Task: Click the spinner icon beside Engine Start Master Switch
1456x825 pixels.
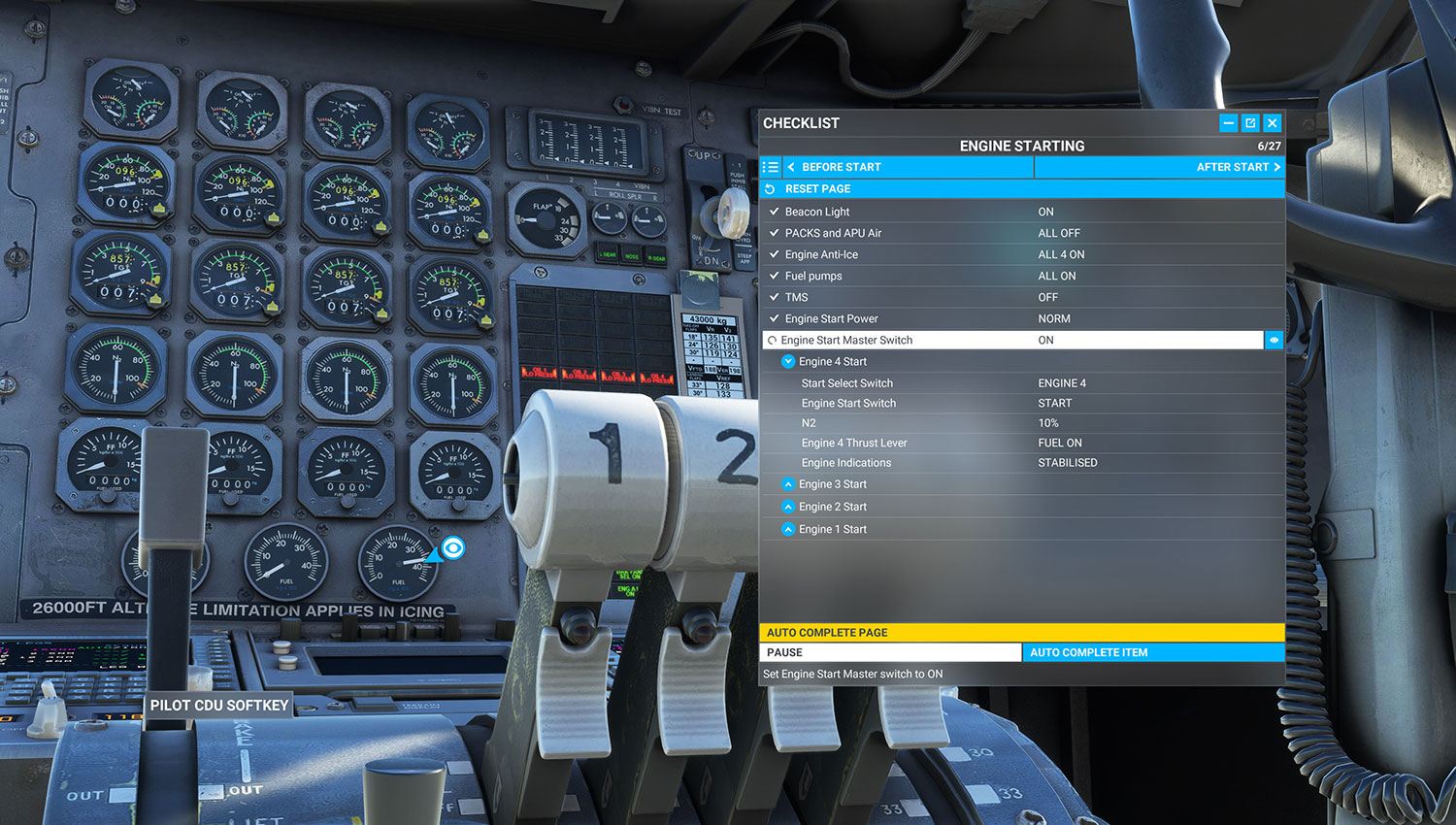Action: (x=774, y=340)
